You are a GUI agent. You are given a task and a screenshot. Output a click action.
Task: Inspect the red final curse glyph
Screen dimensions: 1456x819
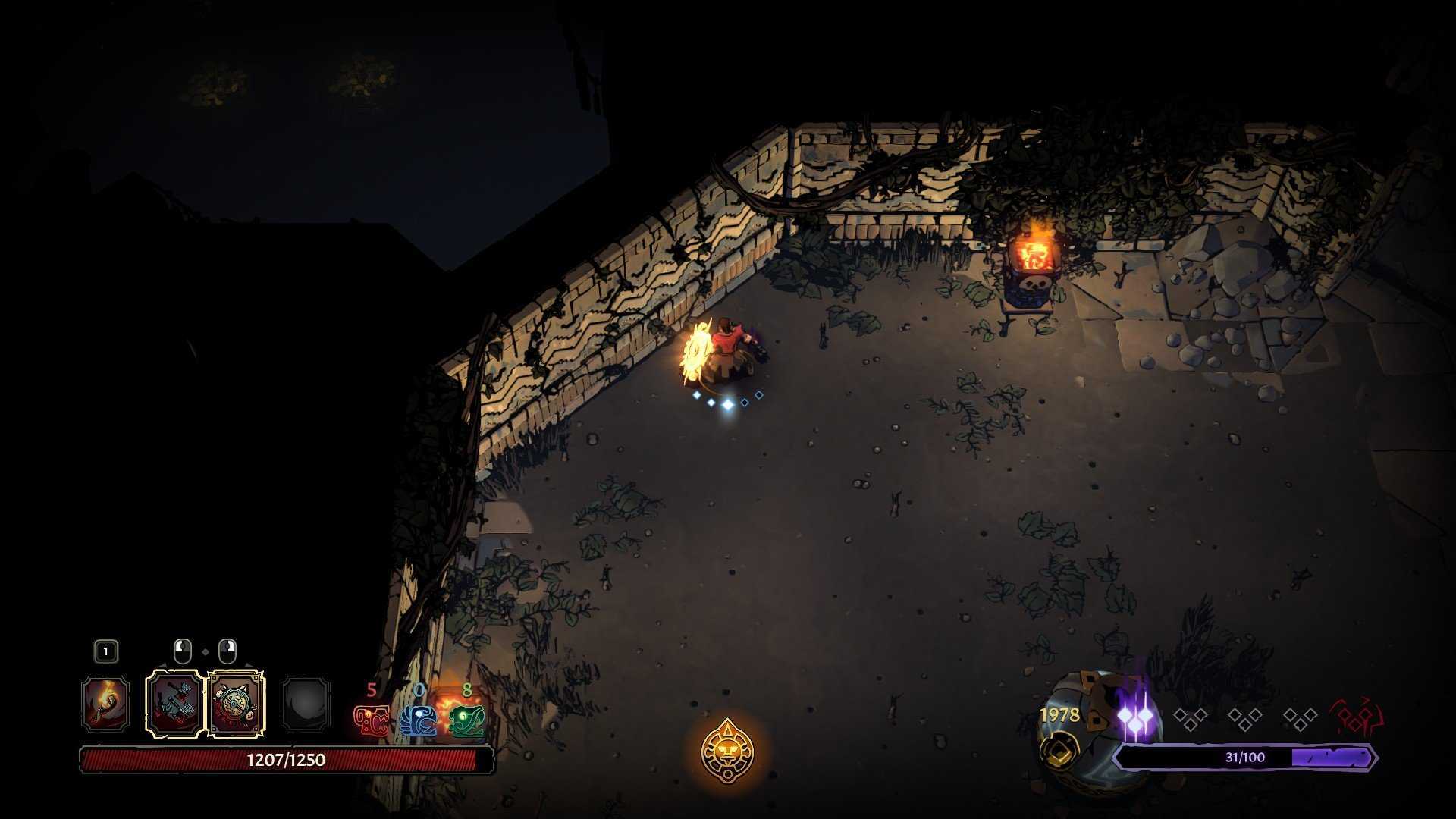[1356, 718]
